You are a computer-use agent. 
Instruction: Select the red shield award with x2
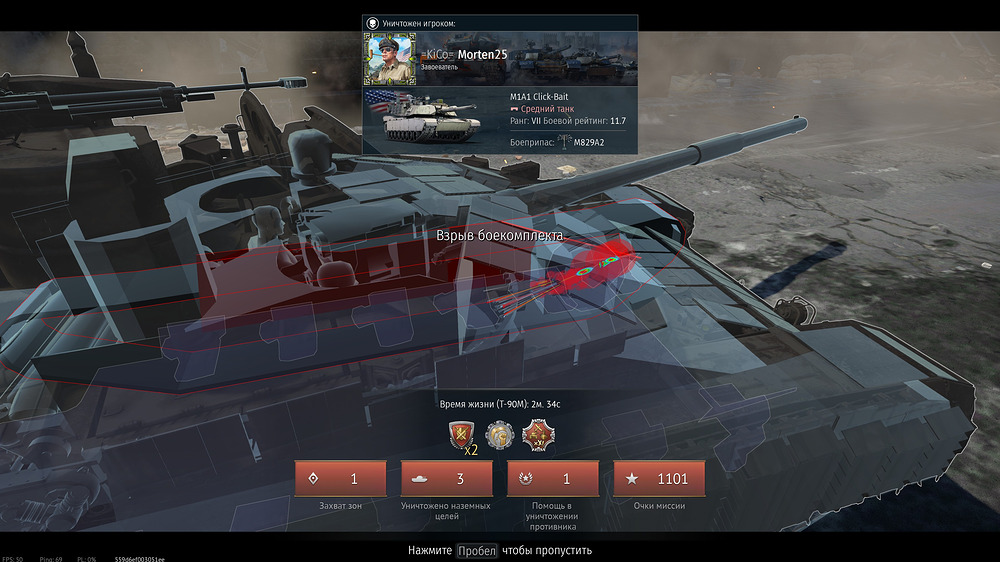(x=462, y=435)
